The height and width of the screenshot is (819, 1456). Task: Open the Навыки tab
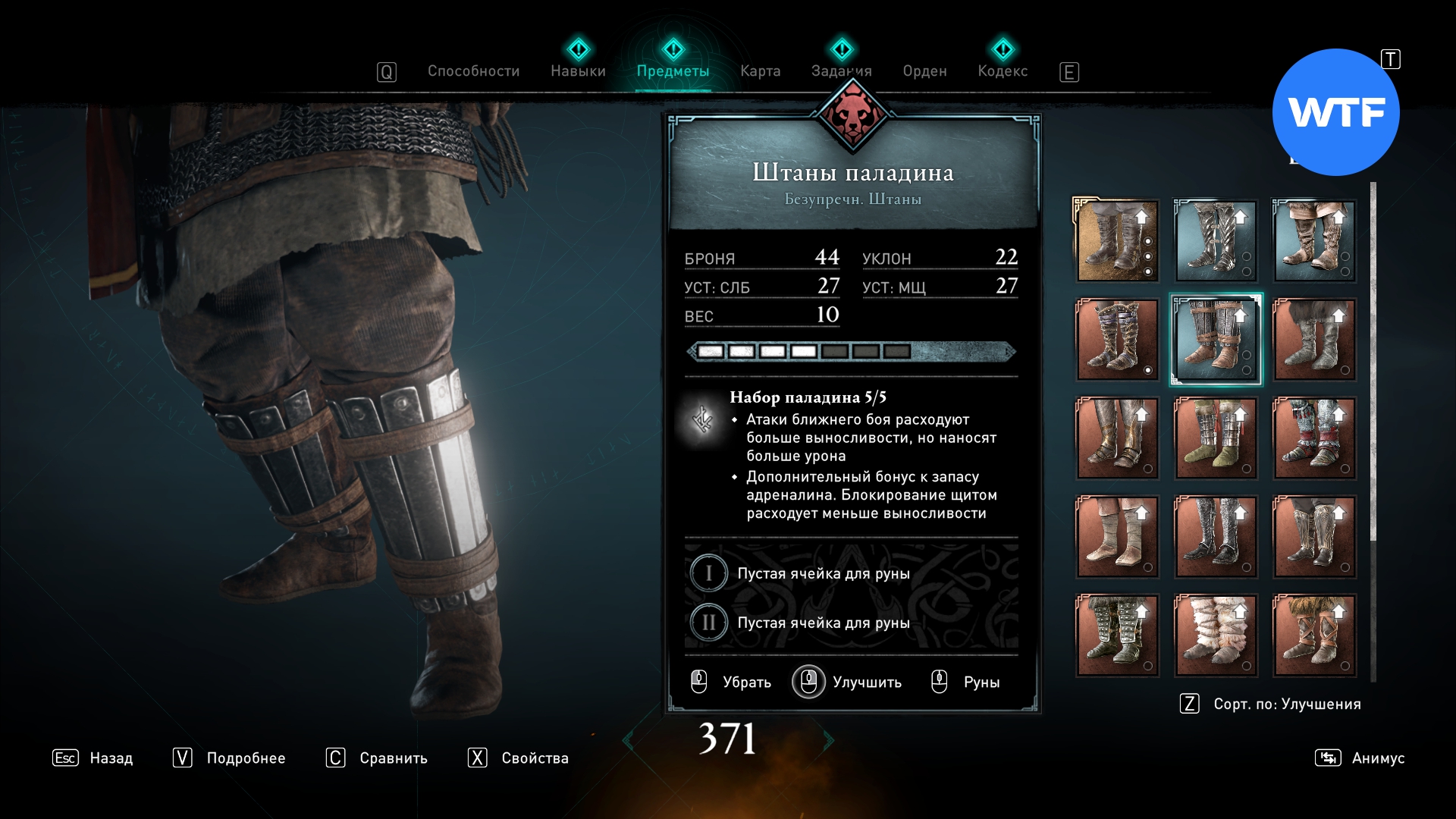578,71
